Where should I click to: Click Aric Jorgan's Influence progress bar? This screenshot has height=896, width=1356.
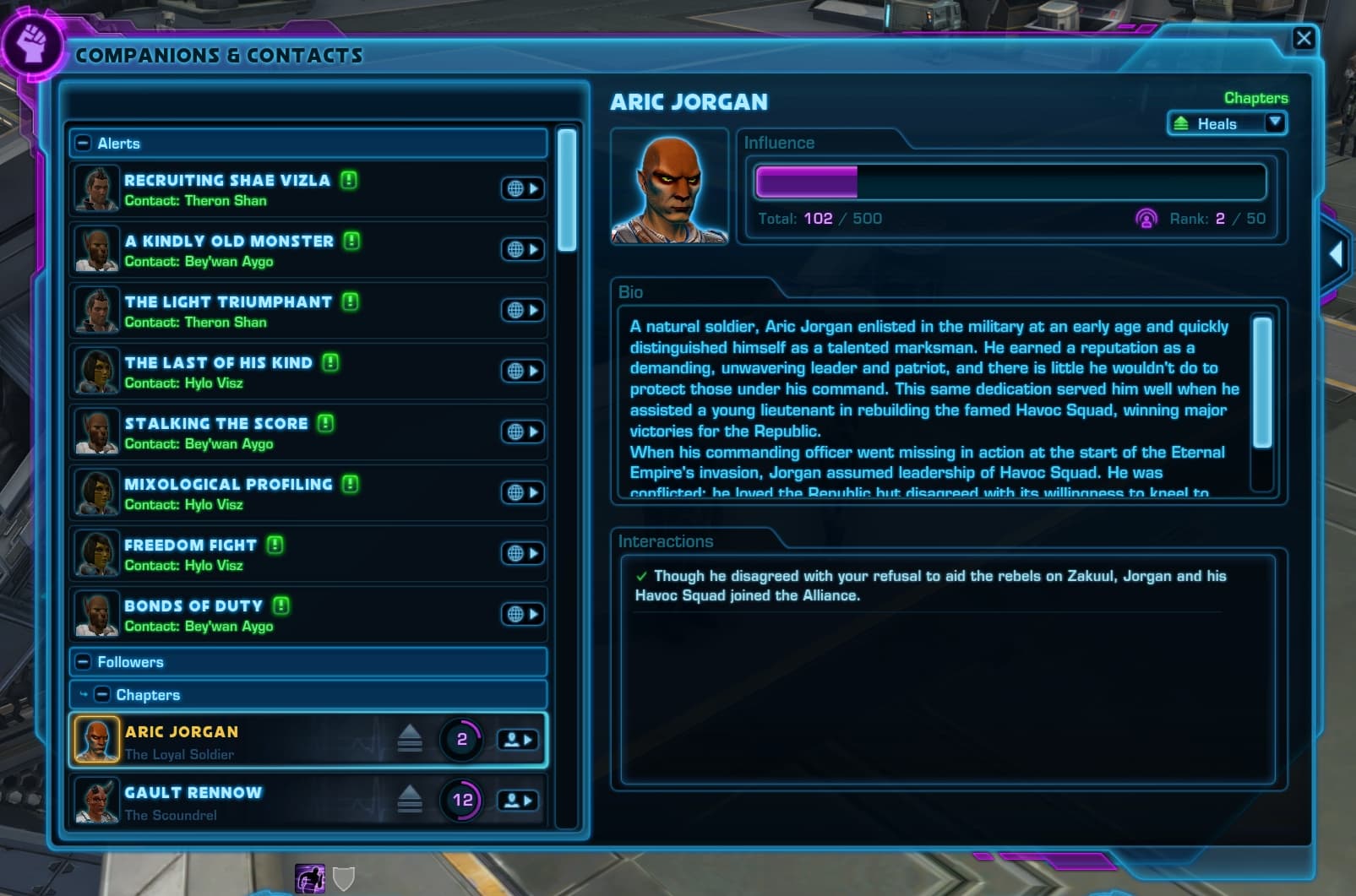(1010, 181)
